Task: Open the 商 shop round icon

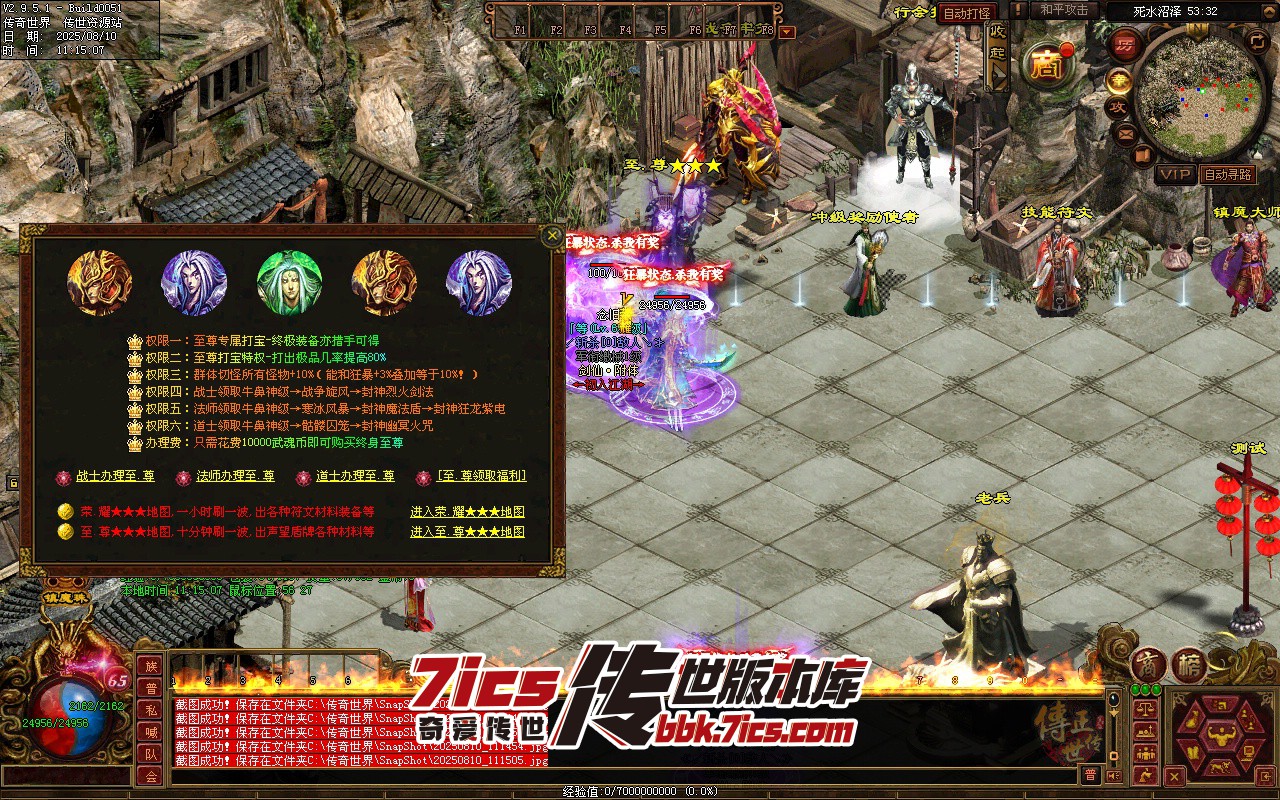Action: [x=1047, y=65]
